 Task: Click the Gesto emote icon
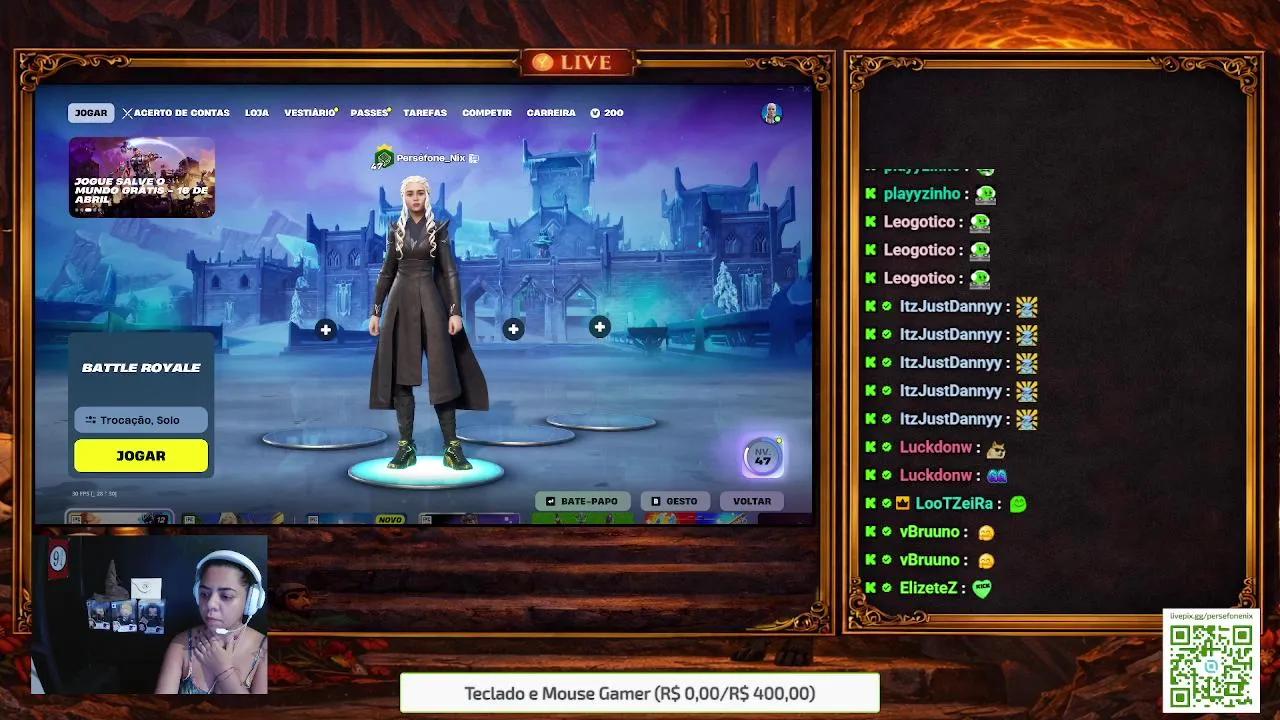click(658, 500)
